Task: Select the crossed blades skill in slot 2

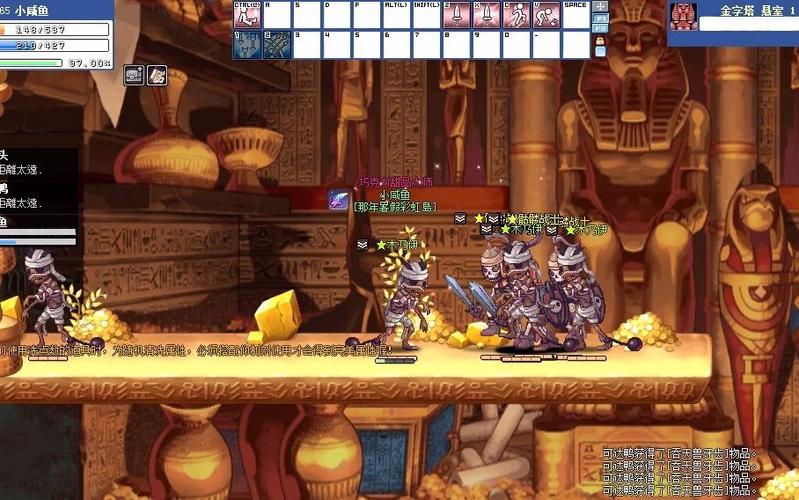Action: coord(277,44)
